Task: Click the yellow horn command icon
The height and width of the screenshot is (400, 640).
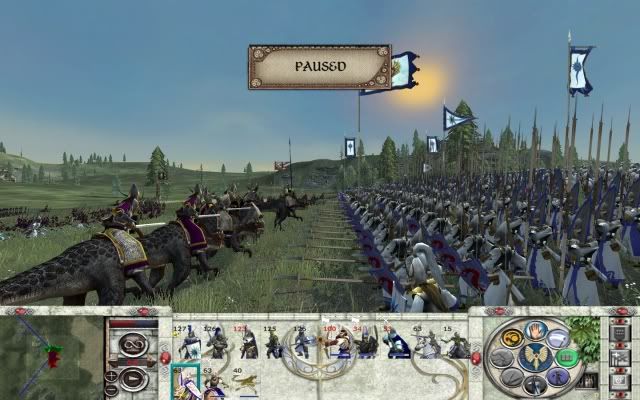Action: point(512,338)
